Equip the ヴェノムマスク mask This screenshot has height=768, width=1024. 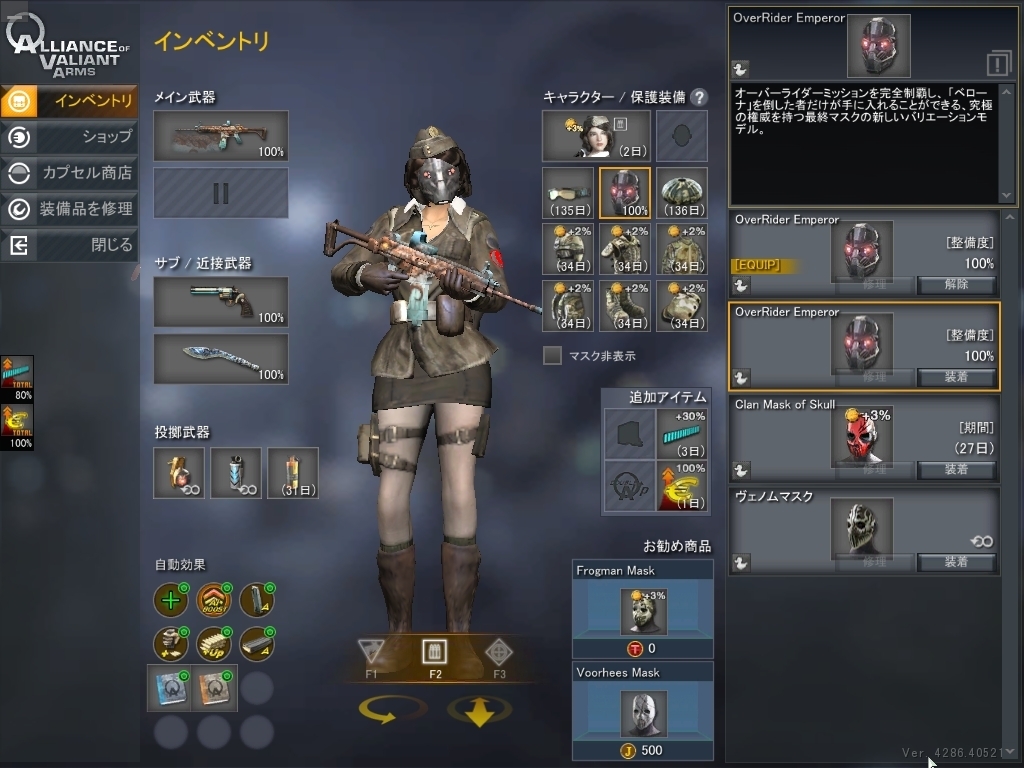pyautogui.click(x=956, y=562)
